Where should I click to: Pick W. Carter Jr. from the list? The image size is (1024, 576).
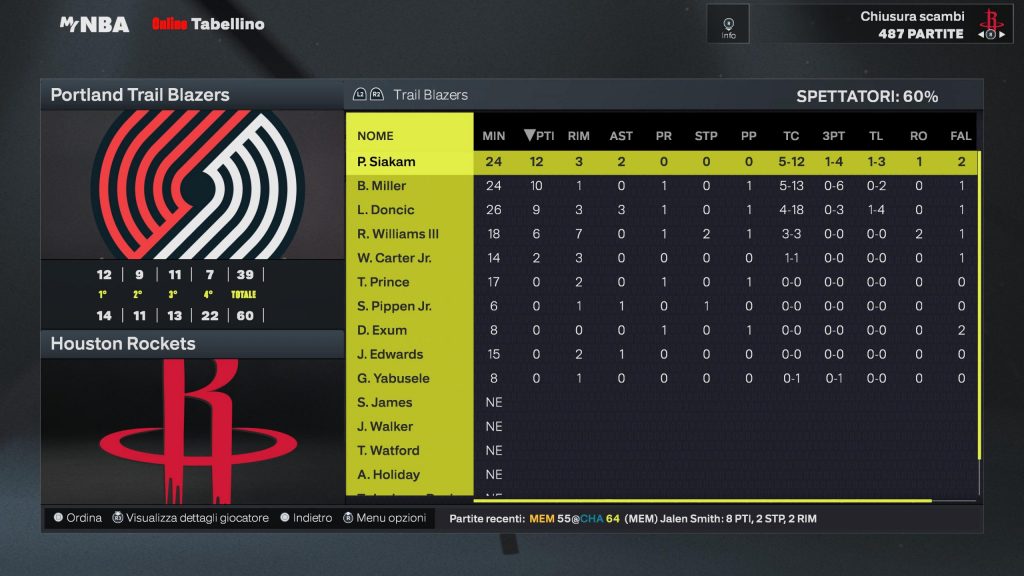(x=394, y=258)
